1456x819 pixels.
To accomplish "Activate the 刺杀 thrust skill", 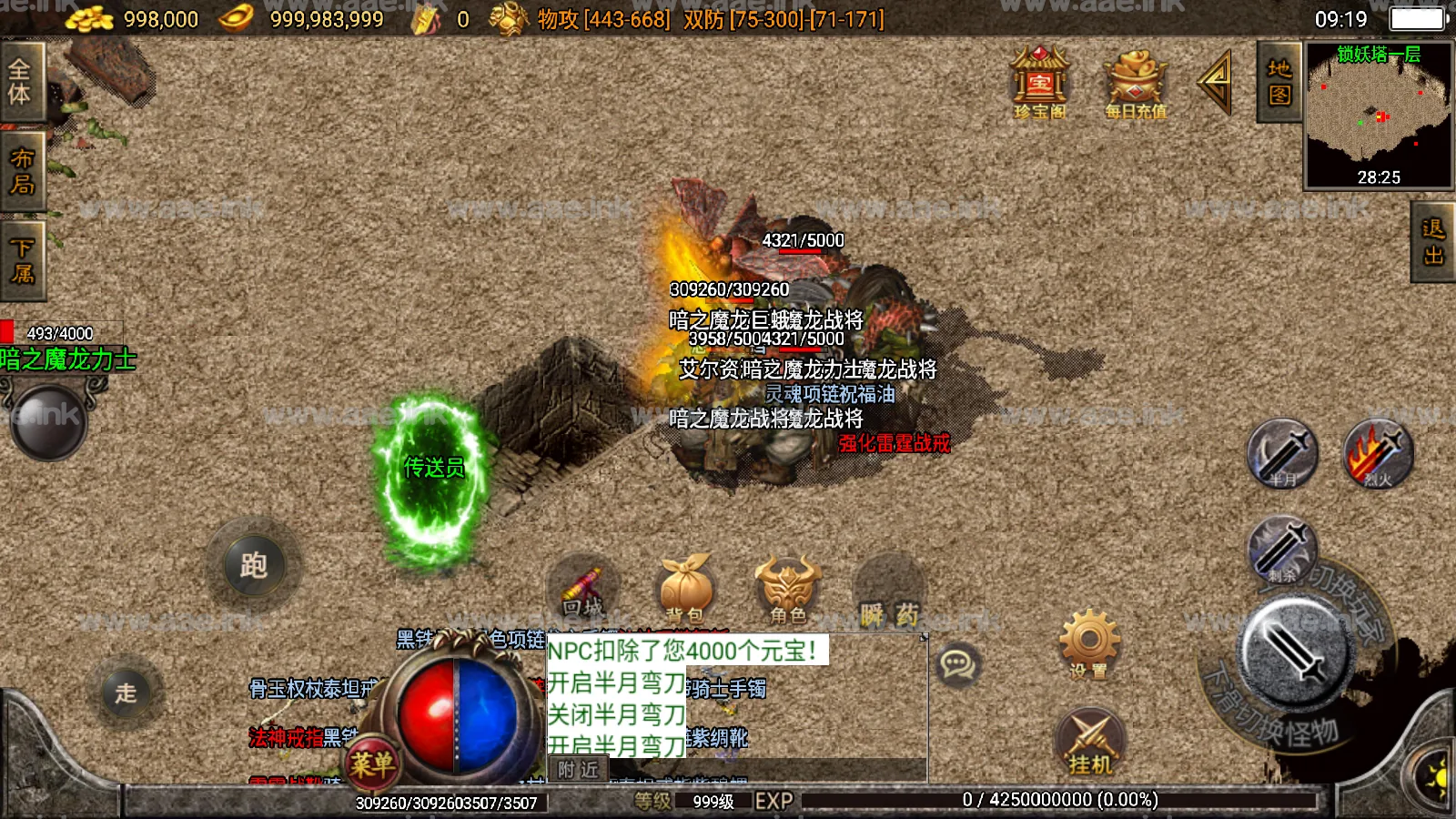I will pos(1281,551).
